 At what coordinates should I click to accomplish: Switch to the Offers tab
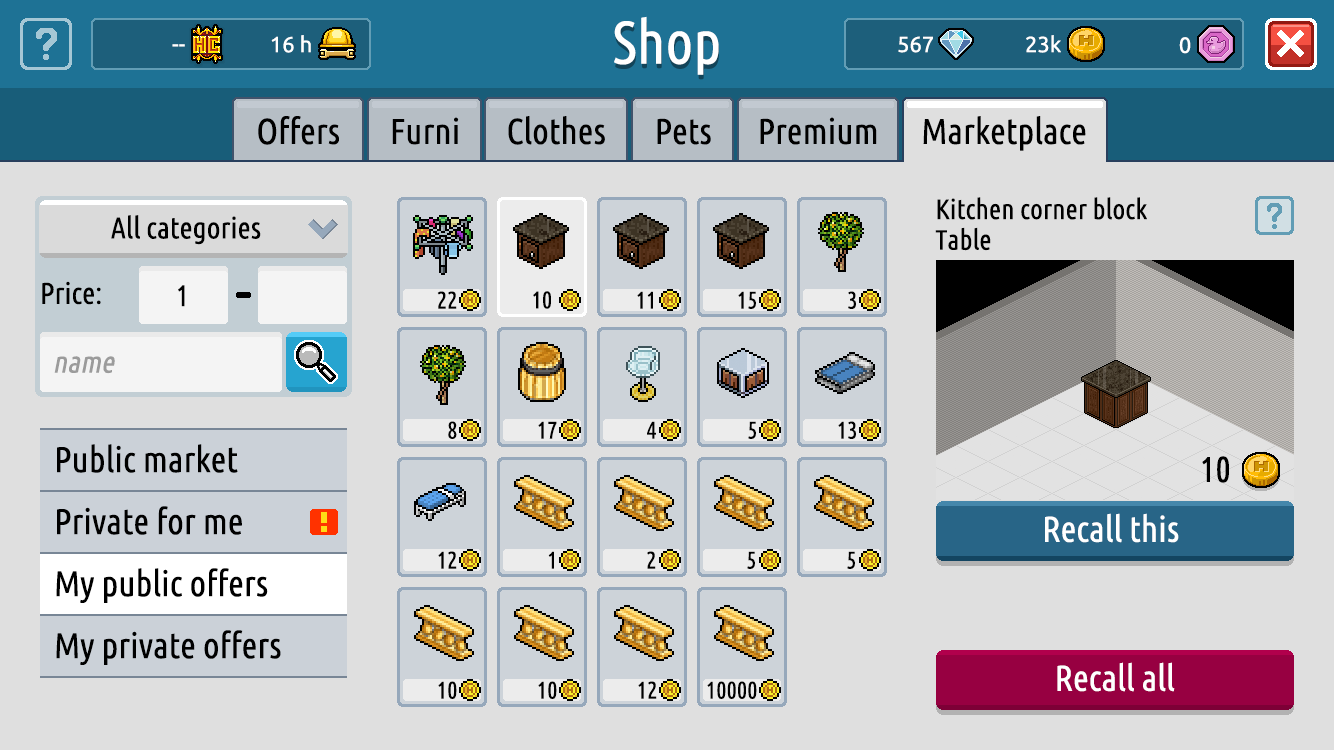(x=298, y=131)
